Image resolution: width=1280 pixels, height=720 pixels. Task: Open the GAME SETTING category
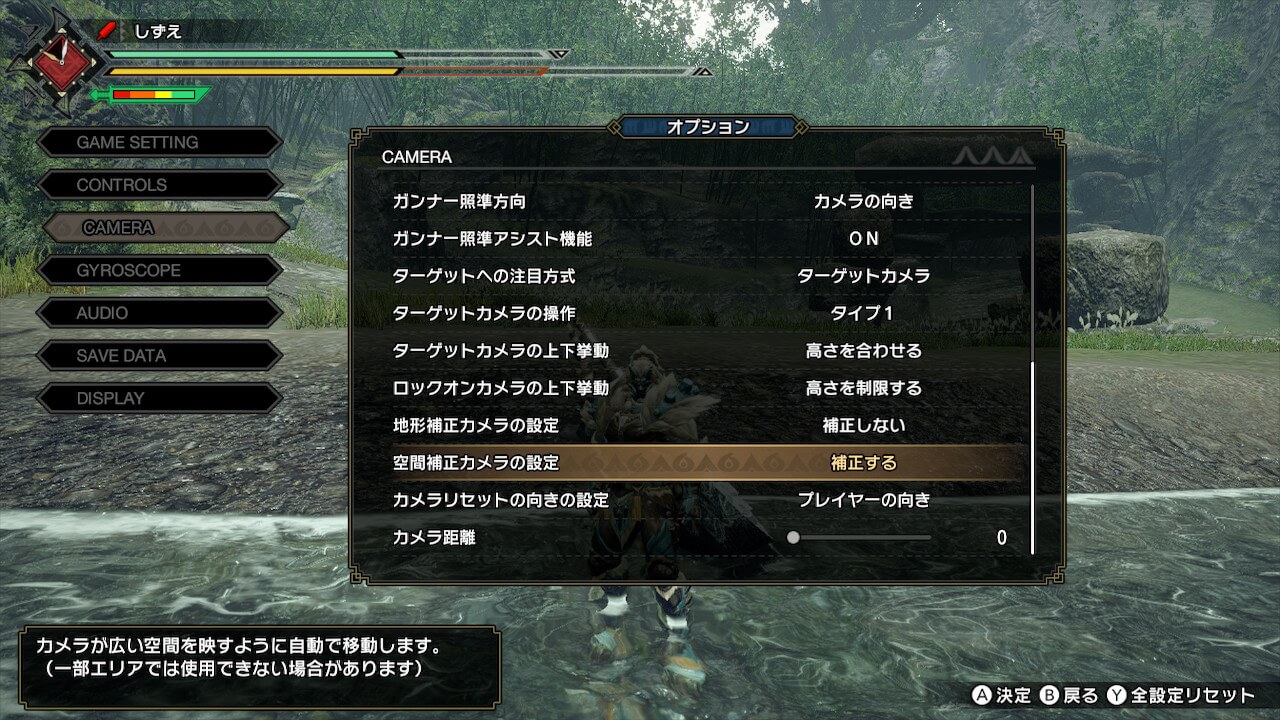[160, 142]
